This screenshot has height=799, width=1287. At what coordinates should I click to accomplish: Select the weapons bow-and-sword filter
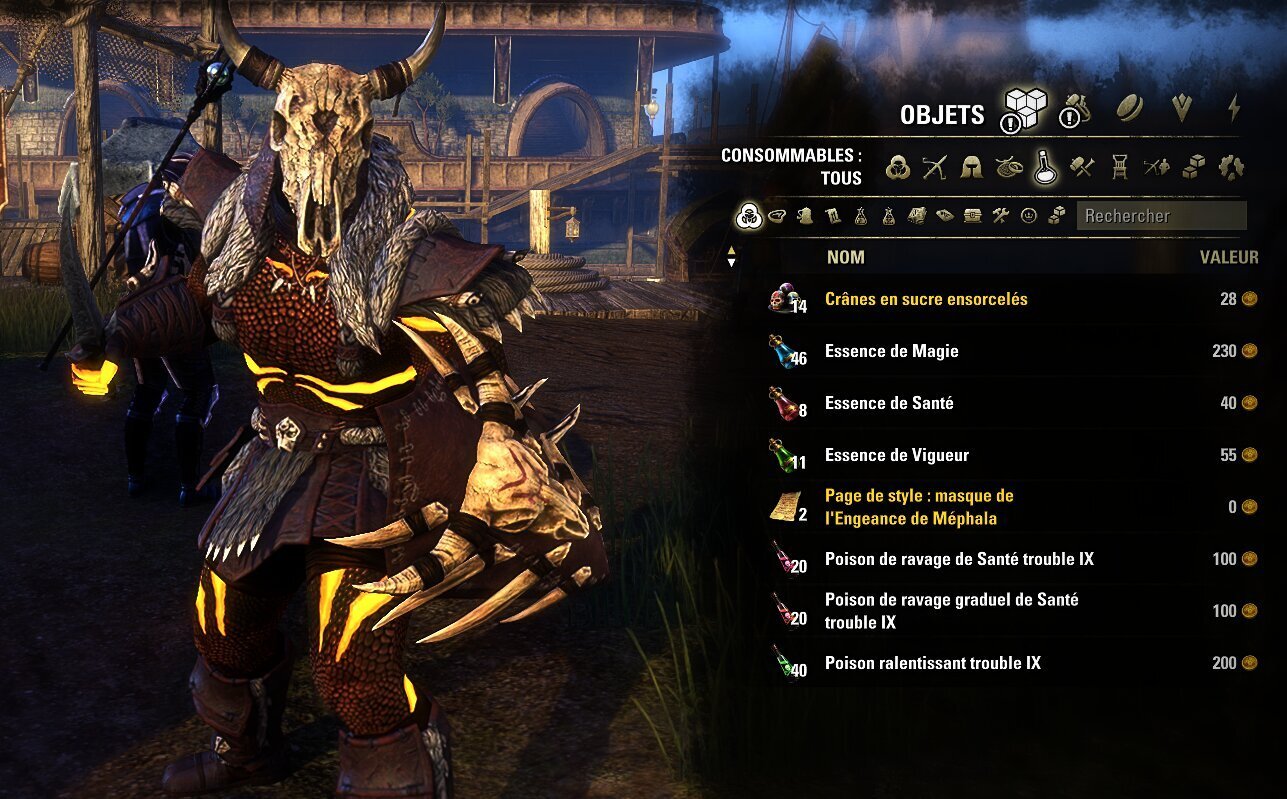coord(935,167)
